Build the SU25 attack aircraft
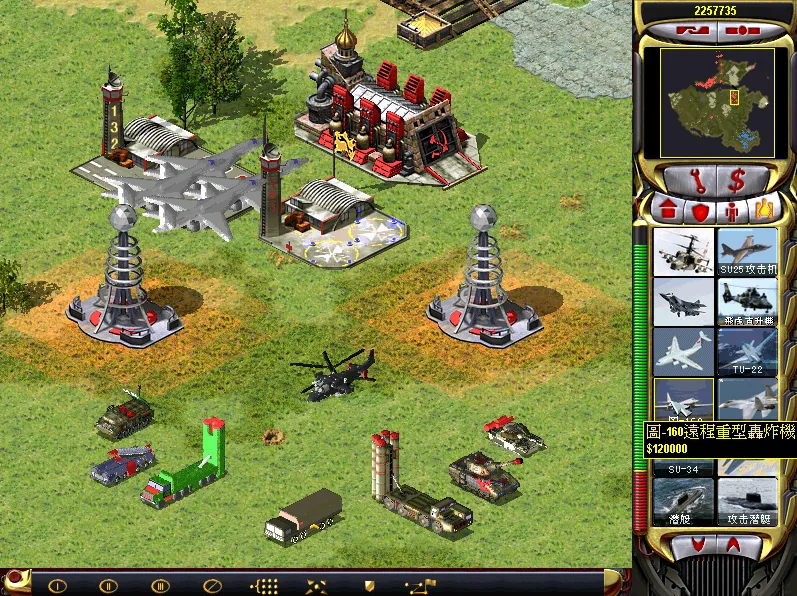This screenshot has width=797, height=596. 747,252
